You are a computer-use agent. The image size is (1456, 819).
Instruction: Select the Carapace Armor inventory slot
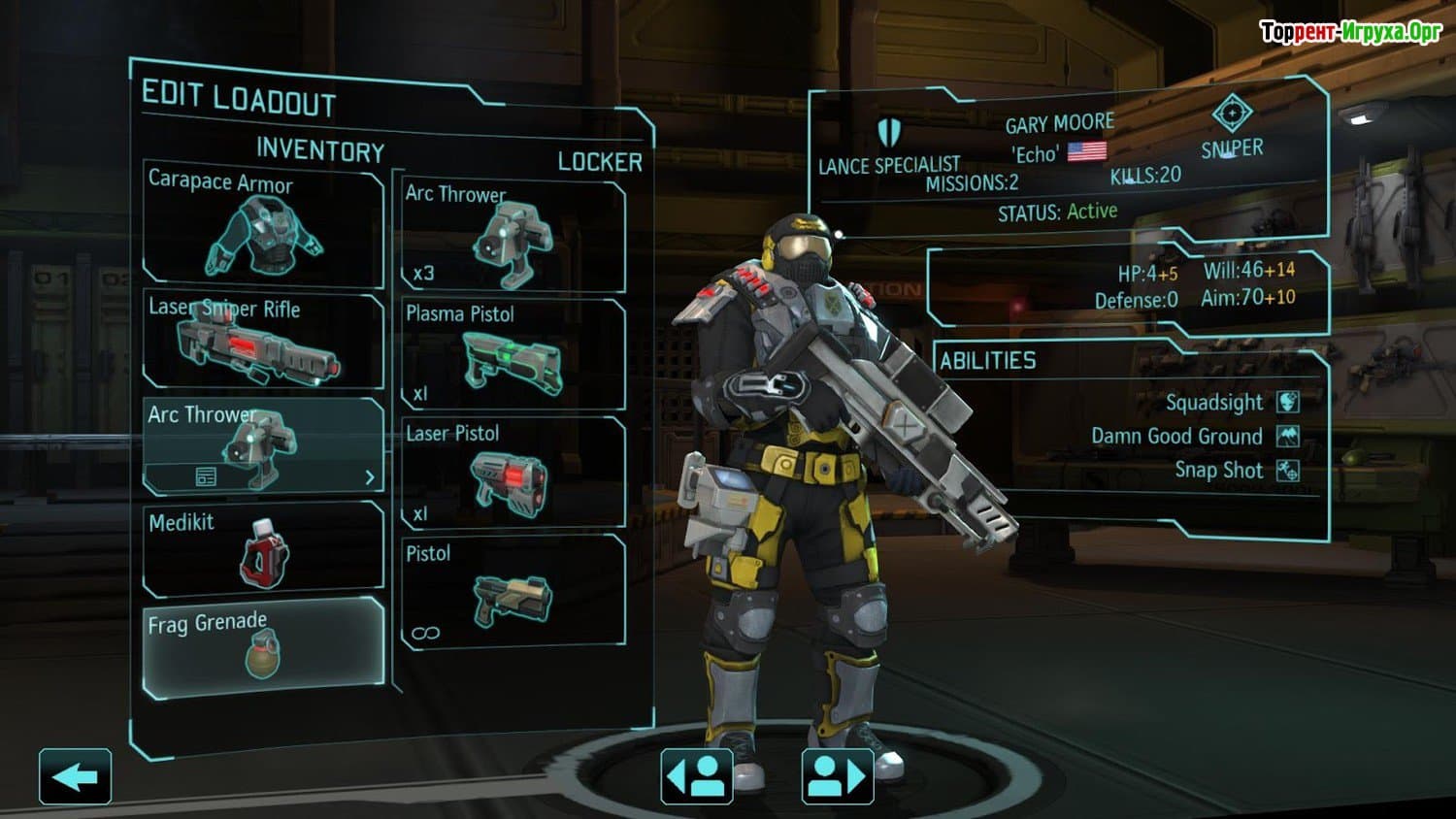[263, 225]
